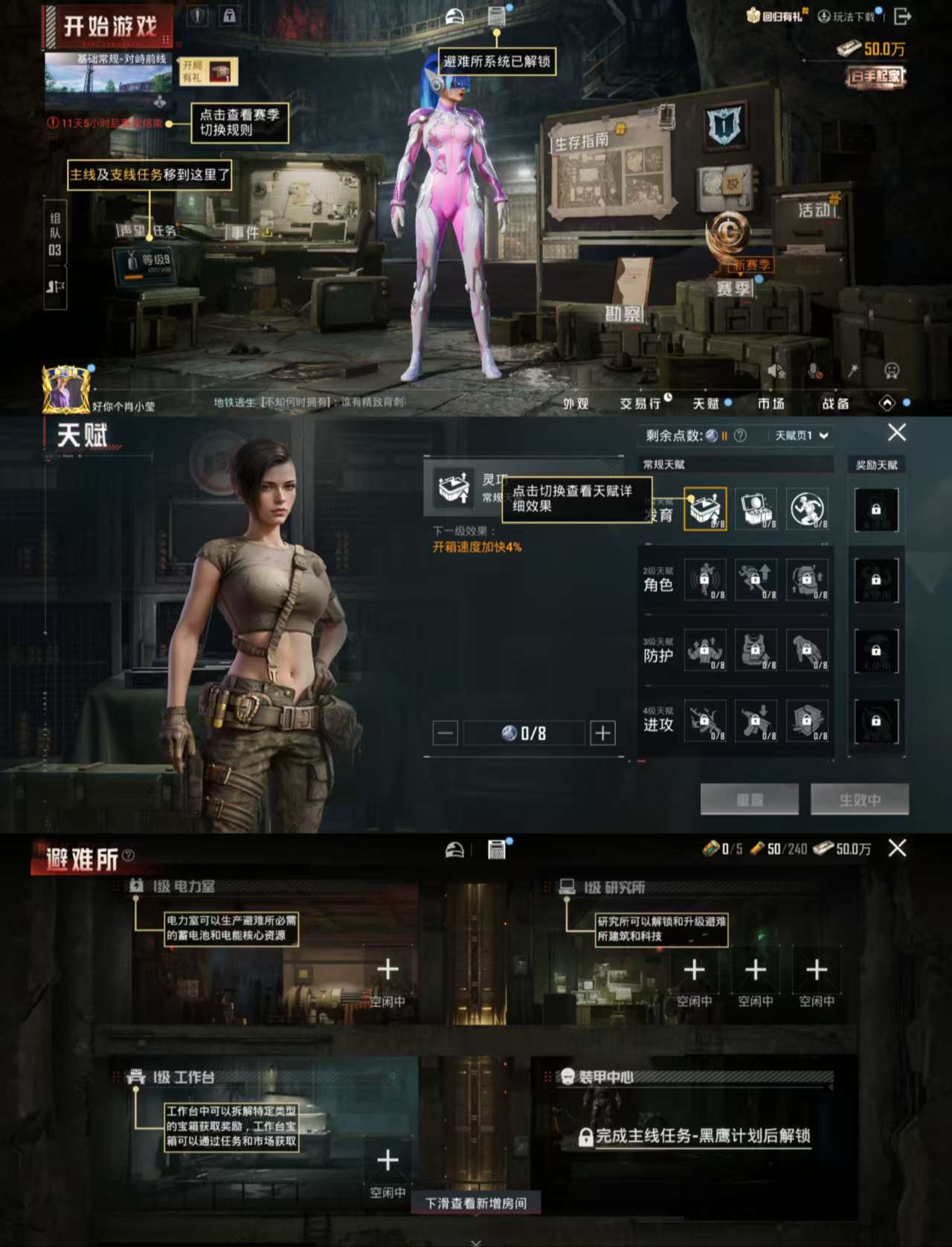Collapse bottom navigation with the diamond arrow
Screen dimensions: 952x1247
(x=889, y=404)
